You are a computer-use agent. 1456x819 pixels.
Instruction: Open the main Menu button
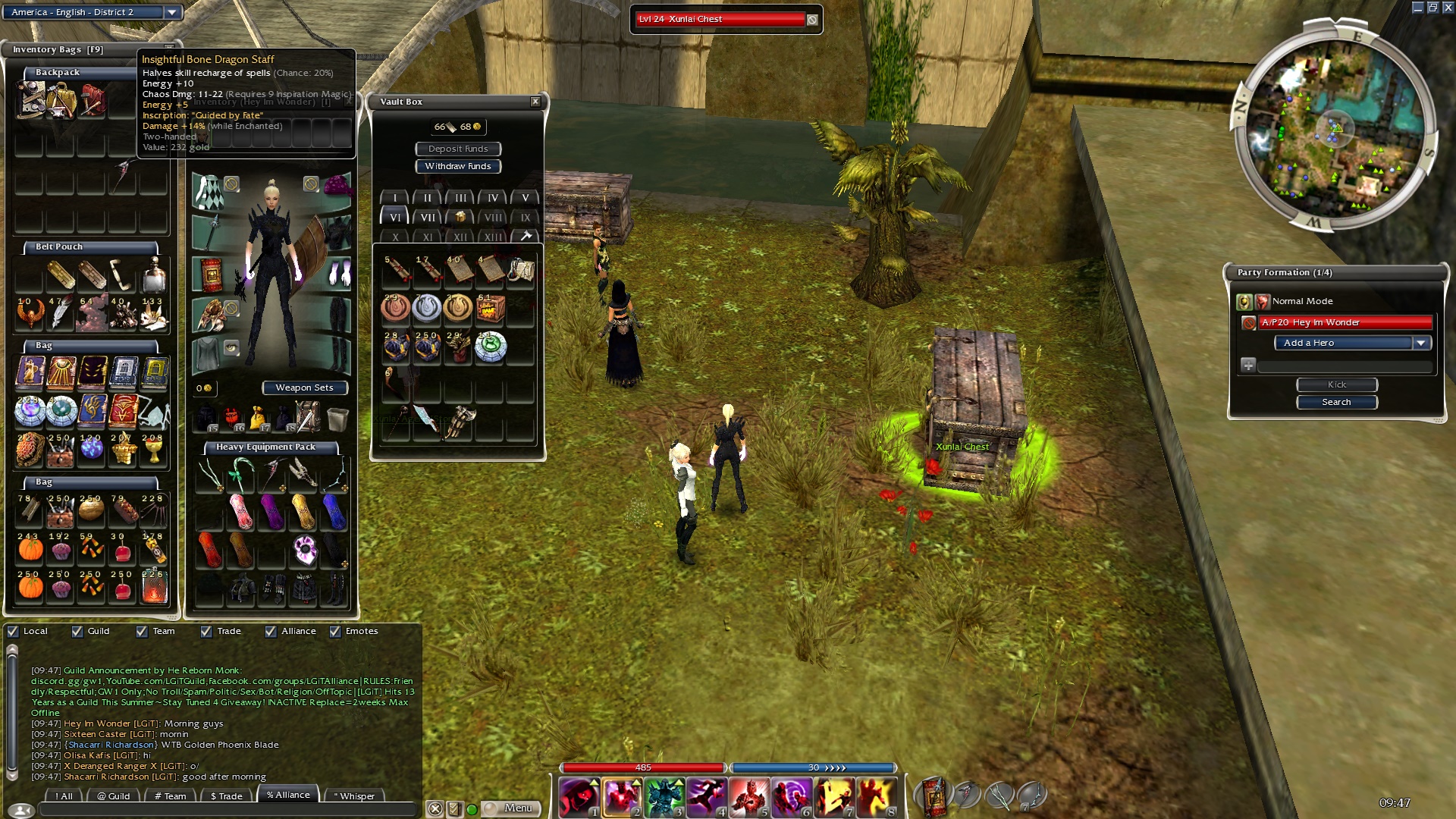pos(511,808)
